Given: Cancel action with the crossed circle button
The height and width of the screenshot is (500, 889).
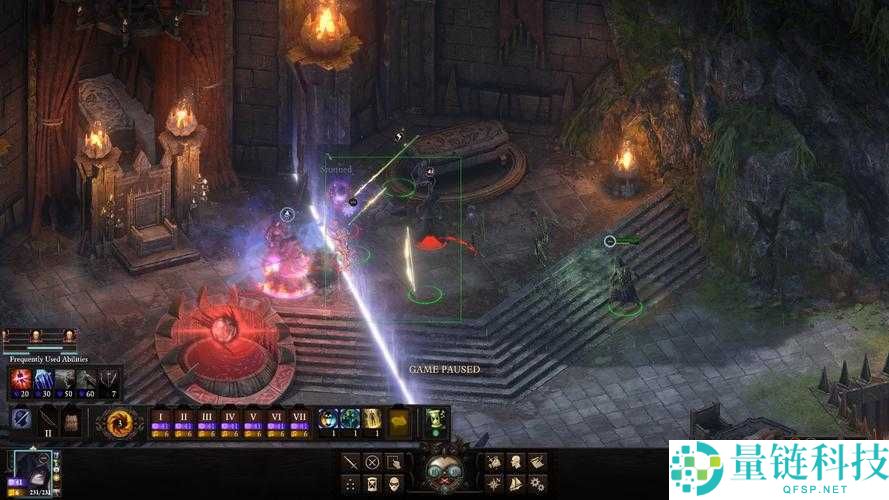Looking at the screenshot, I should [372, 462].
